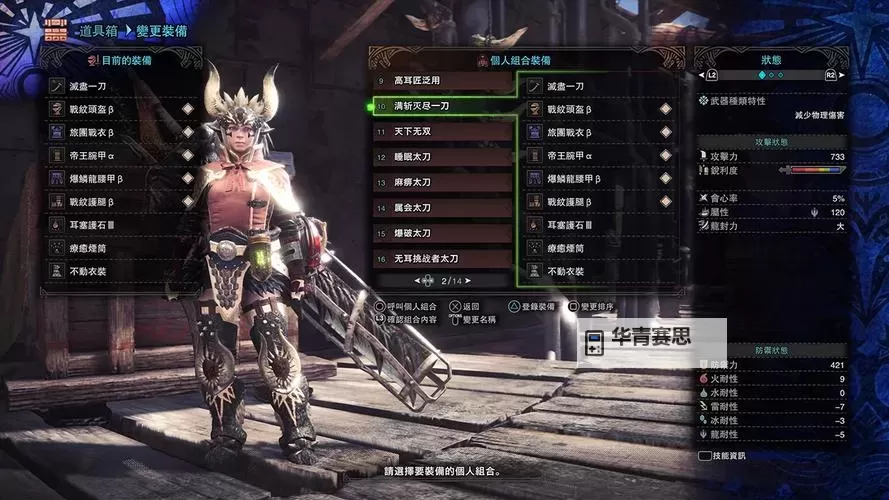889x500 pixels.
Task: Choose loadout 13 麻痹太刀
Action: tap(442, 182)
